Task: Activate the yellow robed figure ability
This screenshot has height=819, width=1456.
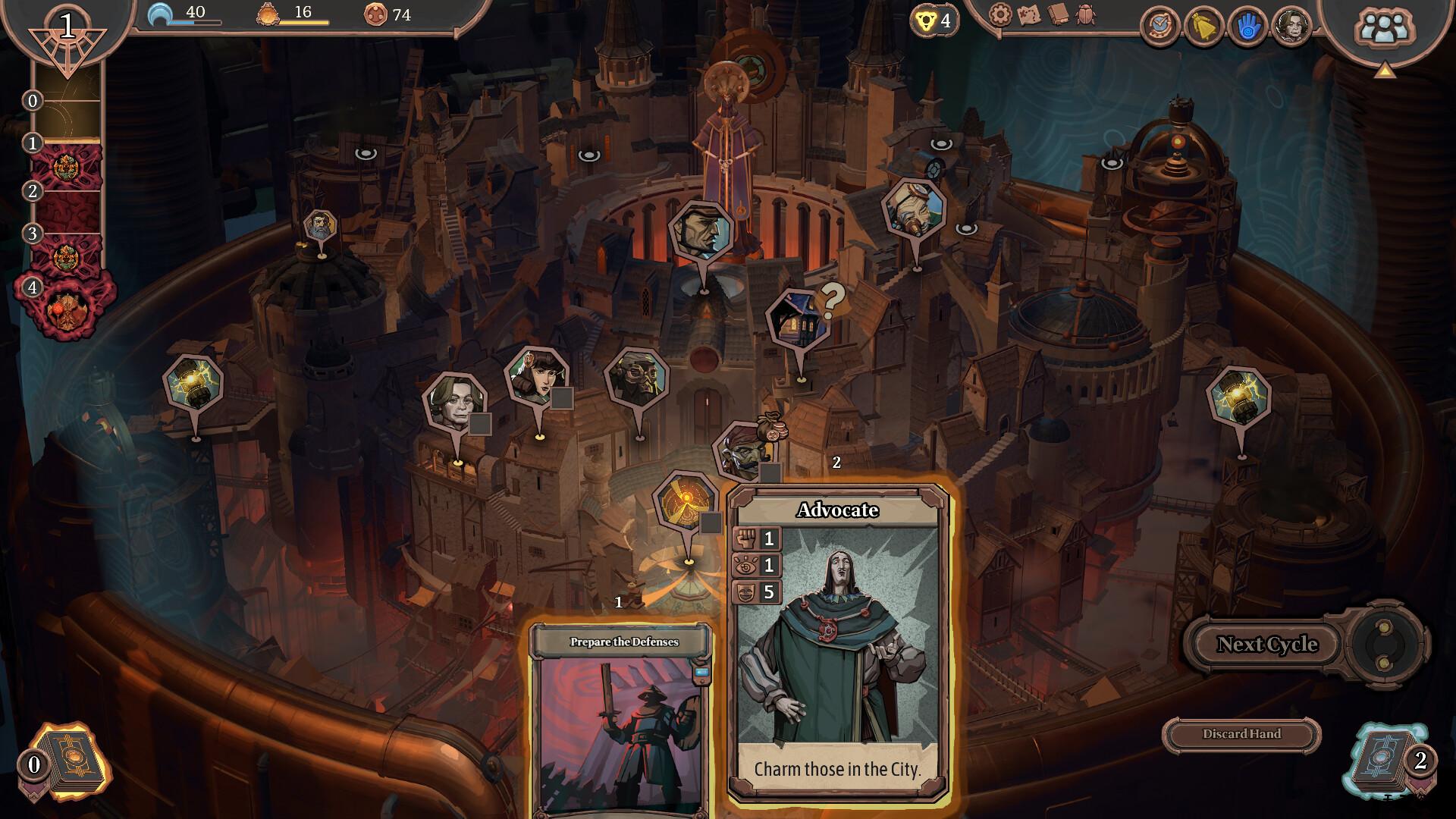Action: click(x=1203, y=27)
